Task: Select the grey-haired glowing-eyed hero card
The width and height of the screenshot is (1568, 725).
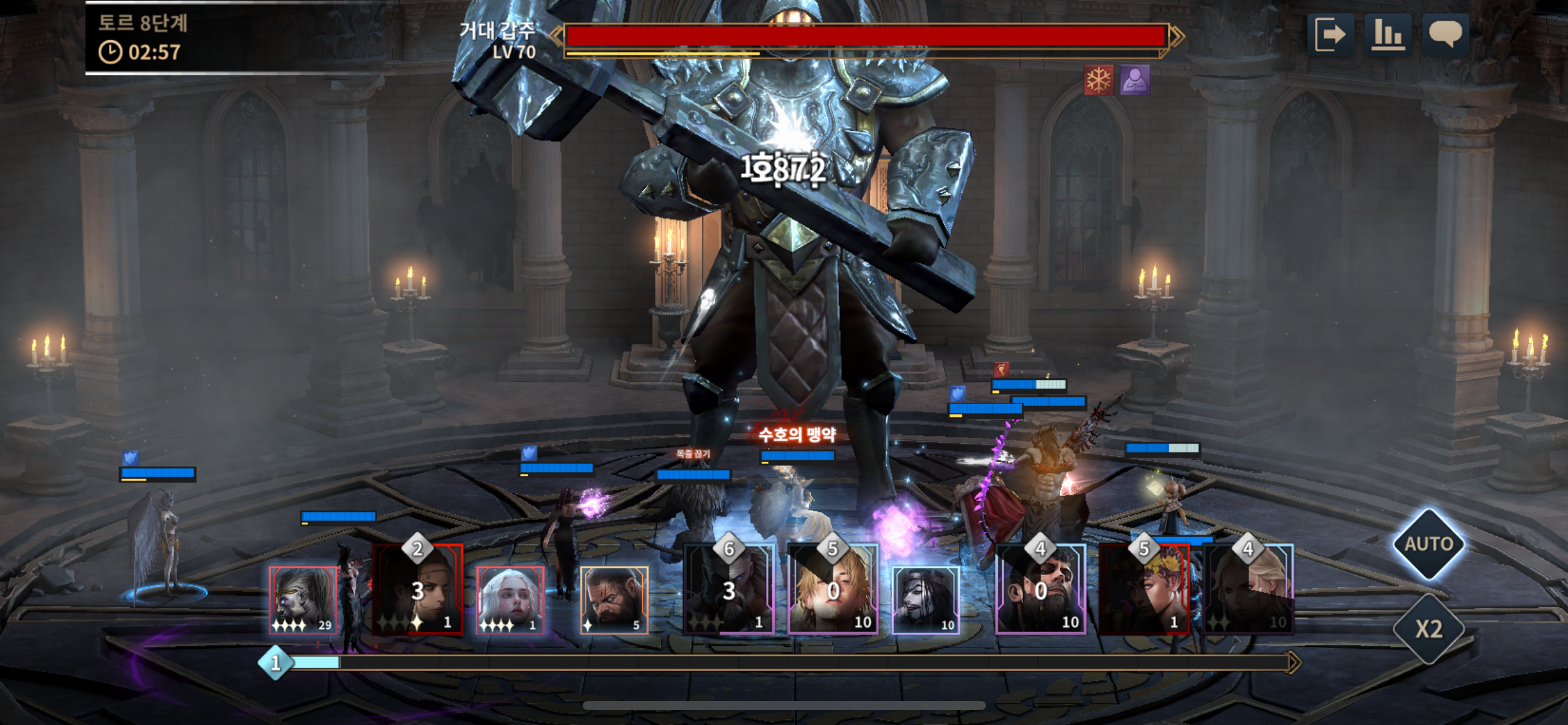Action: [x=303, y=600]
